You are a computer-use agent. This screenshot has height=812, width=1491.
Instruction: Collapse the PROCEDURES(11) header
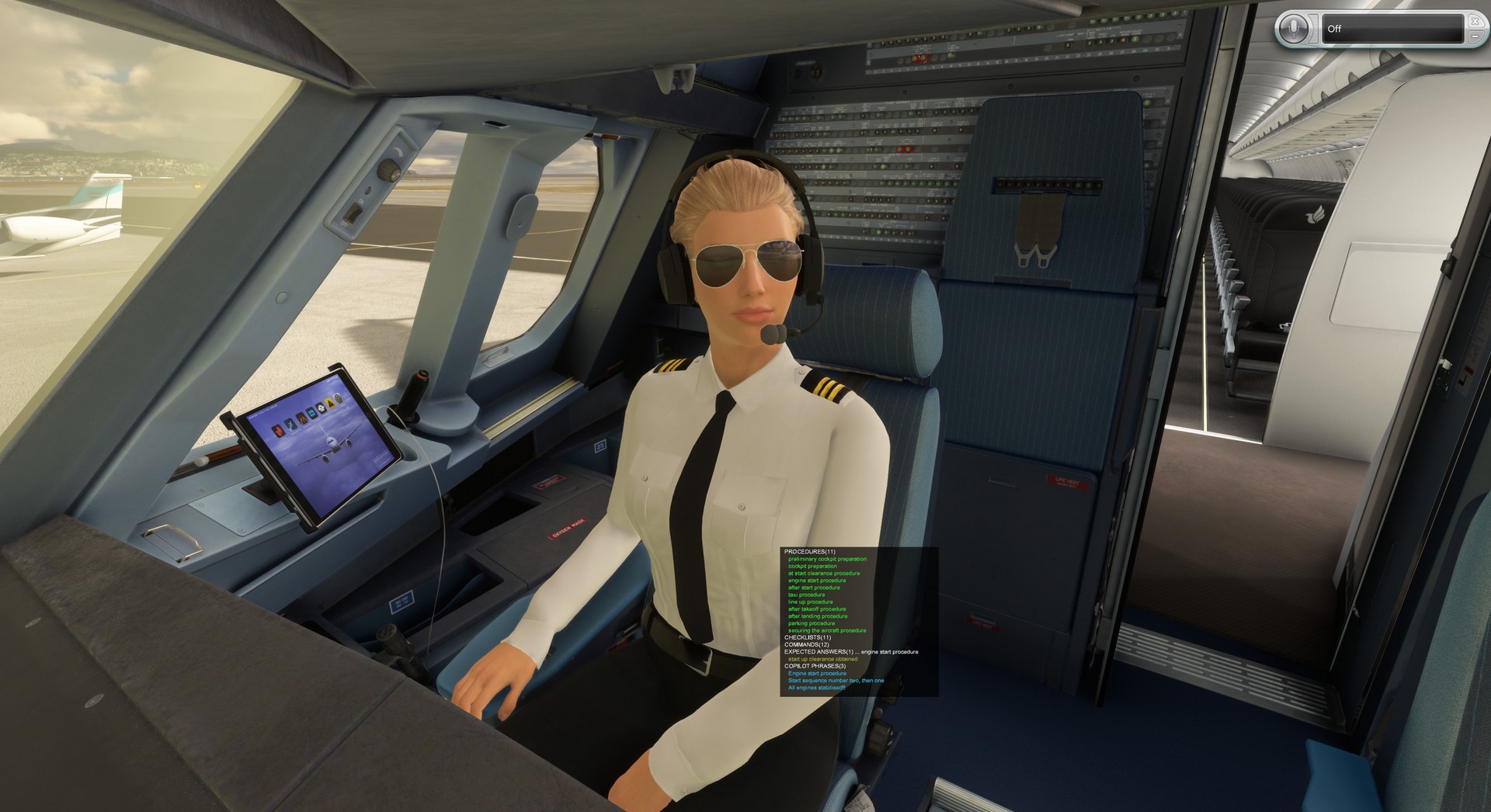coord(809,551)
